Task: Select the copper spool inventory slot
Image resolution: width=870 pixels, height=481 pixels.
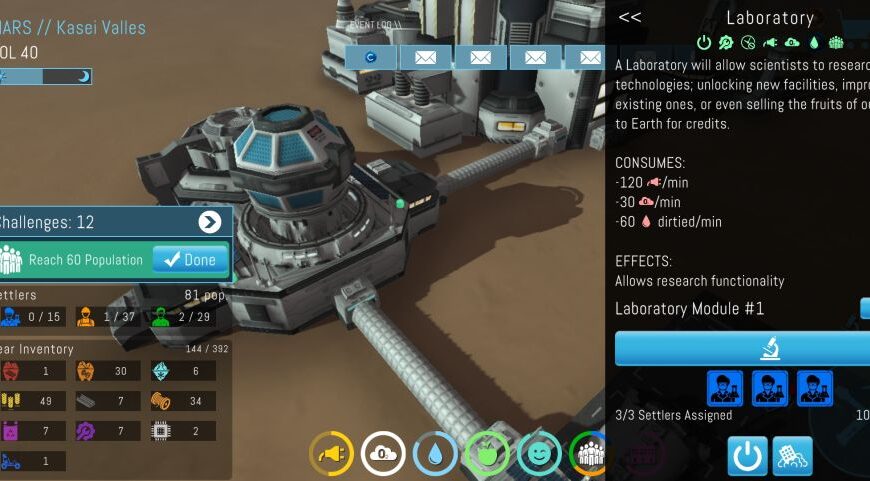Action: click(161, 401)
